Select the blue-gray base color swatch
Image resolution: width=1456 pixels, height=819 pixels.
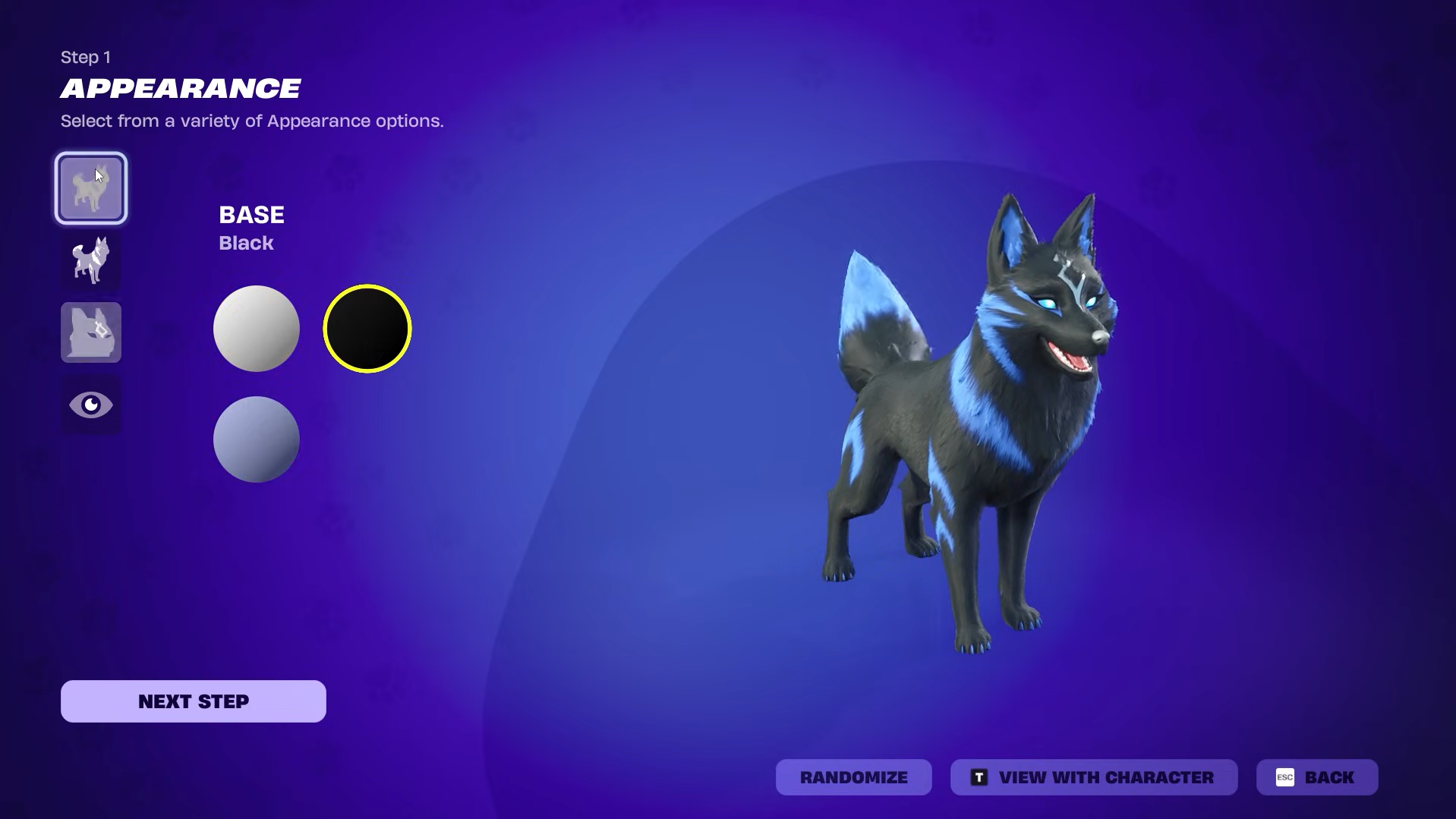[257, 439]
